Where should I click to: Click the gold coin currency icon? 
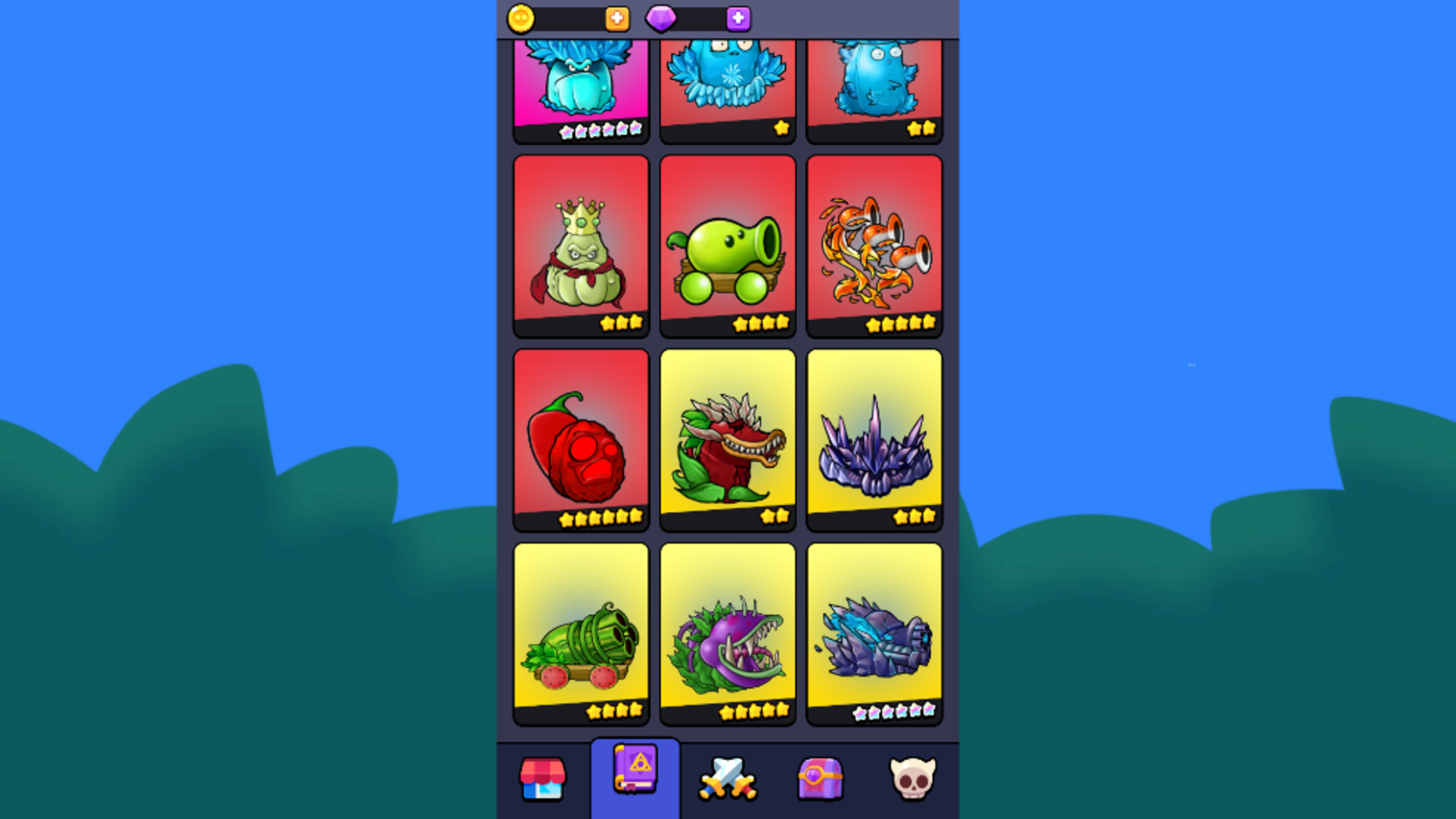coord(523,19)
